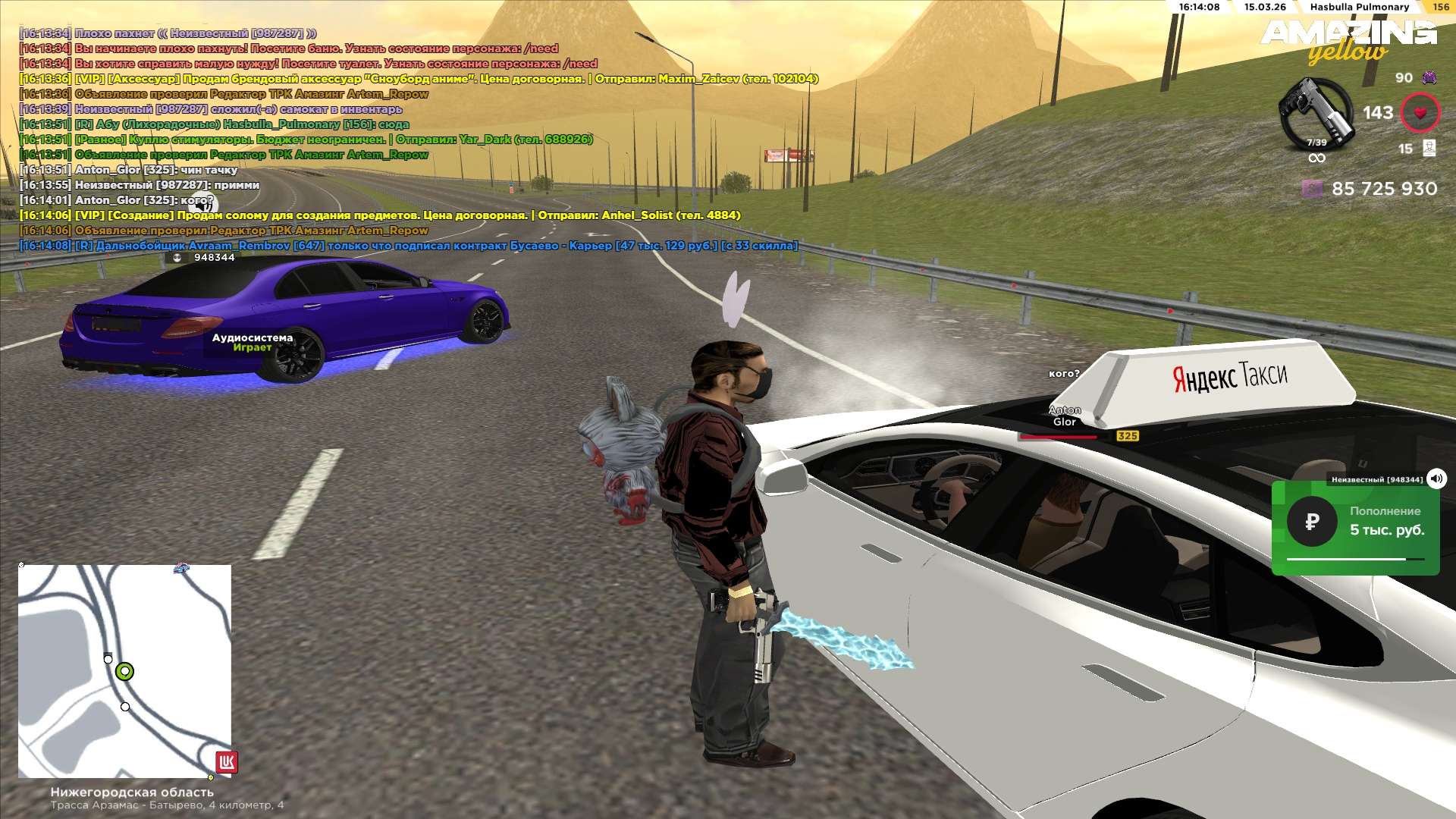The height and width of the screenshot is (819, 1456).
Task: Click the Hasbulla Pulmonary name tag
Action: tap(1359, 7)
